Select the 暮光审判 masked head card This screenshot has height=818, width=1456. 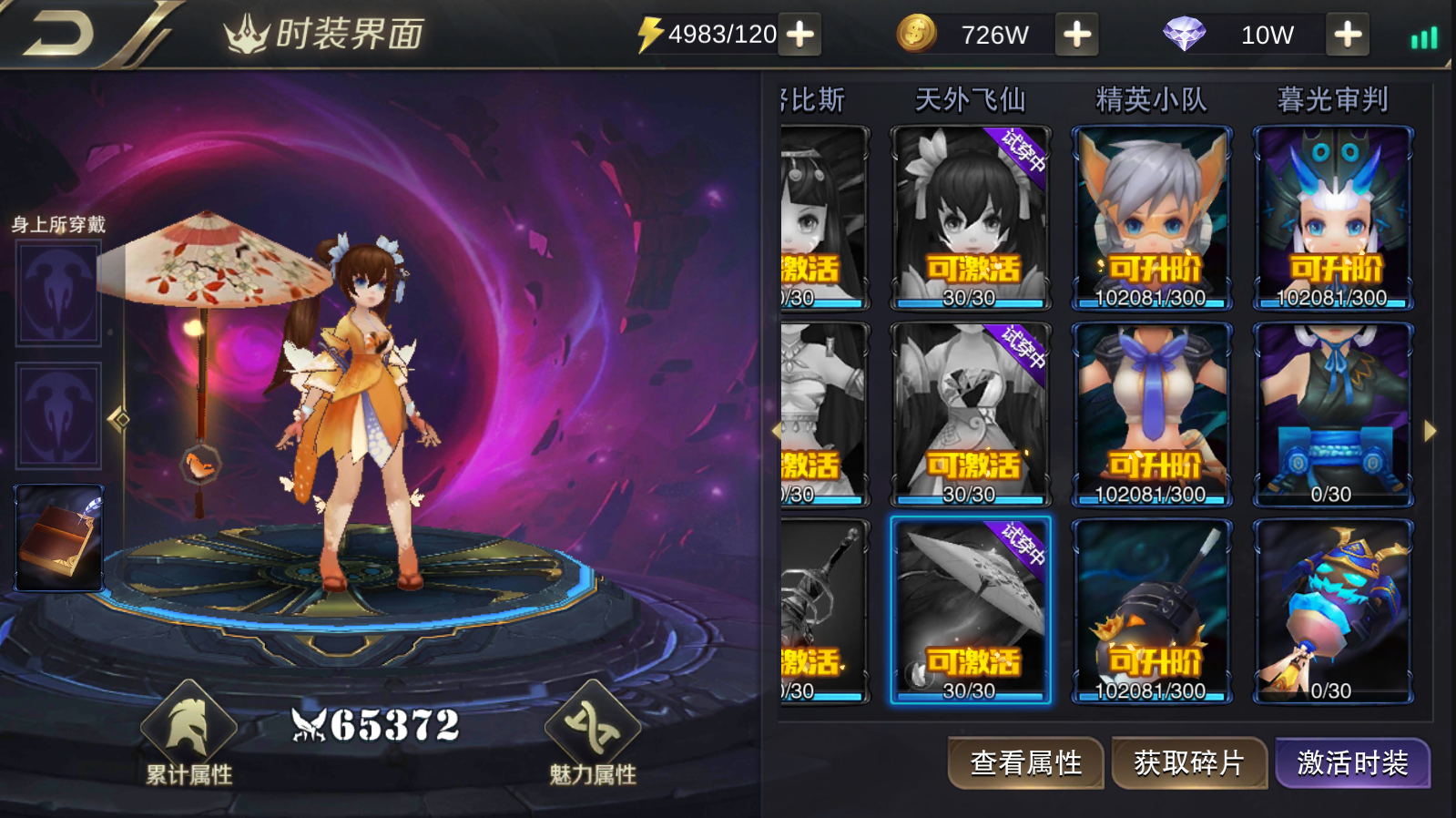pyautogui.click(x=1332, y=219)
